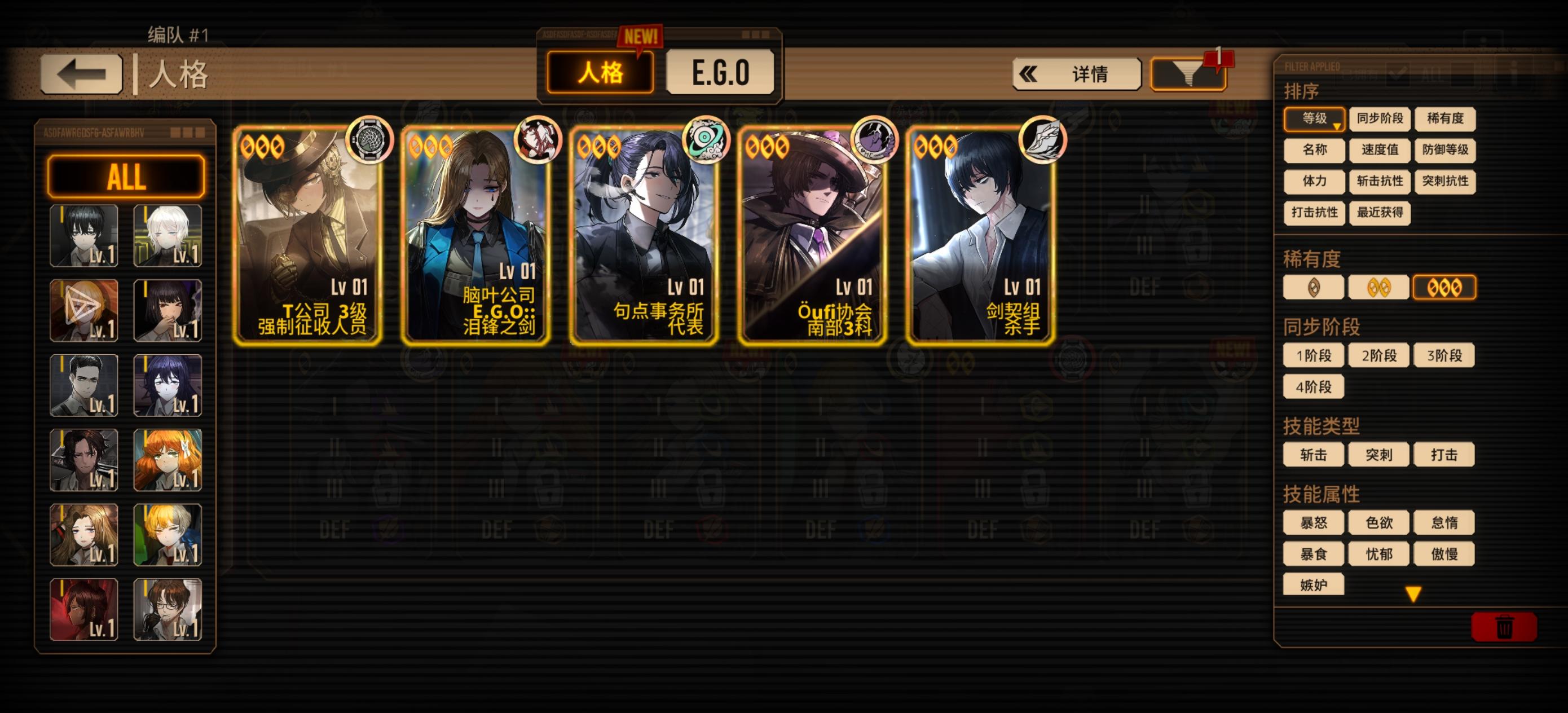Viewport: 1568px width, 713px height.
Task: Click the ALL button in the roster sidebar
Action: pyautogui.click(x=126, y=177)
